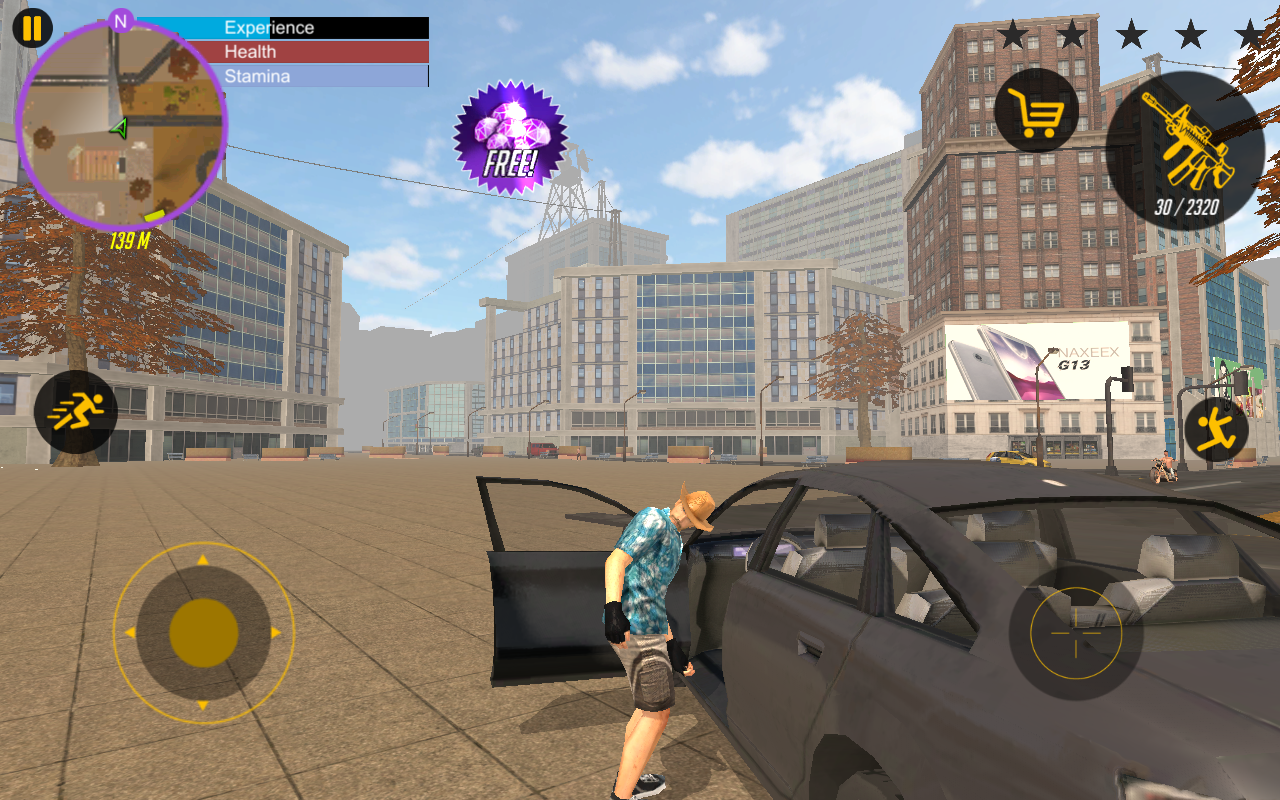The image size is (1280, 800).
Task: Open the shopping cart store
Action: coord(1036,110)
